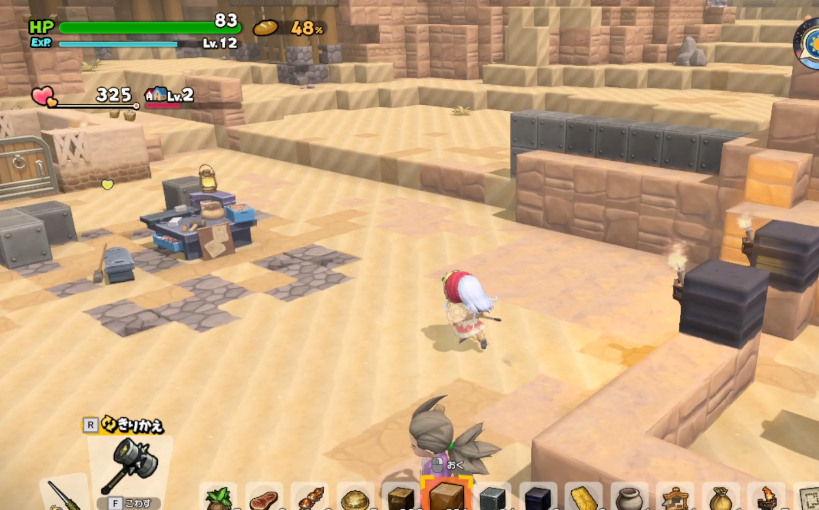
Task: Select the clay pot hotbar item
Action: 630,498
